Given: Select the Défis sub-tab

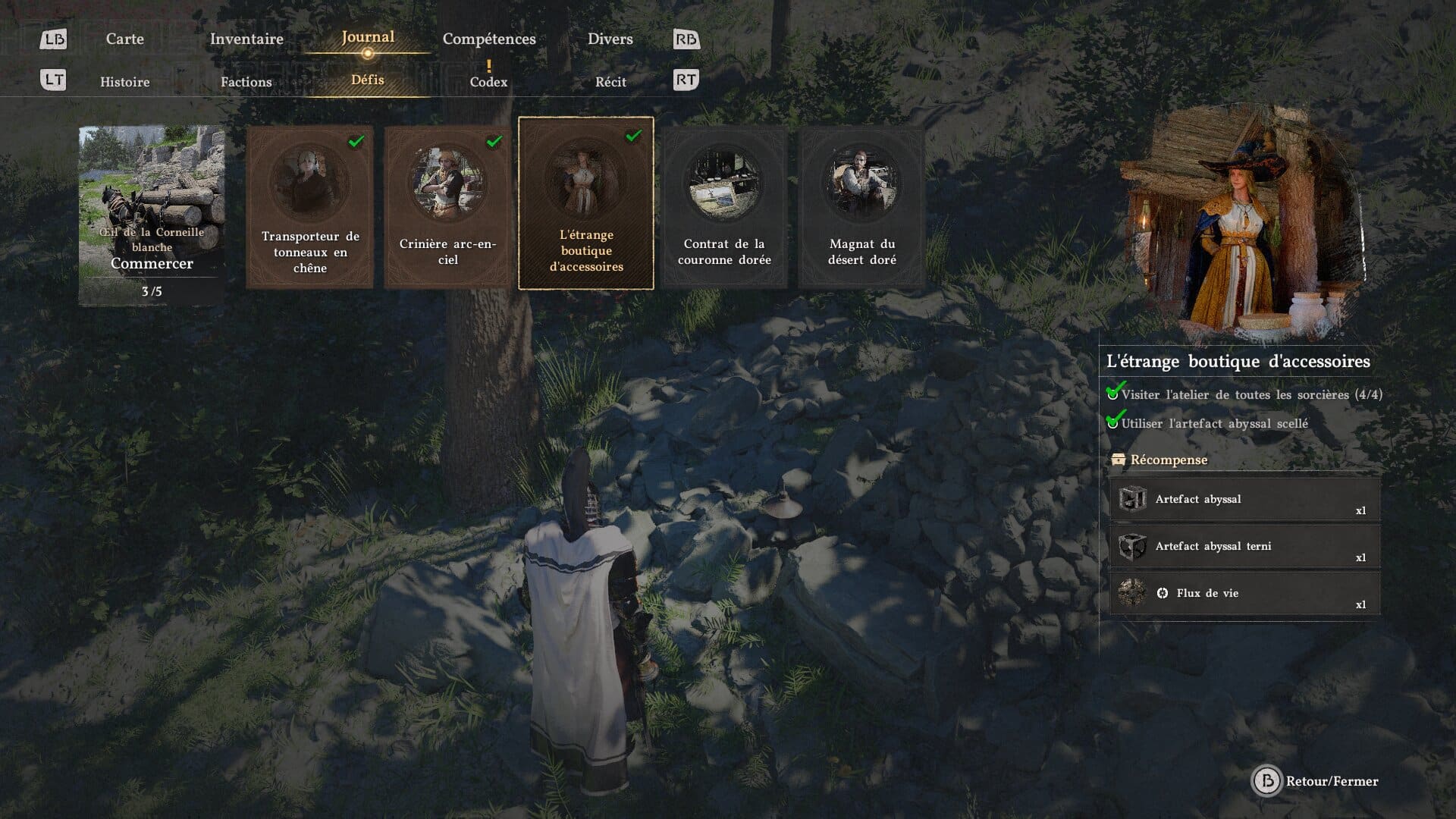Looking at the screenshot, I should point(368,80).
